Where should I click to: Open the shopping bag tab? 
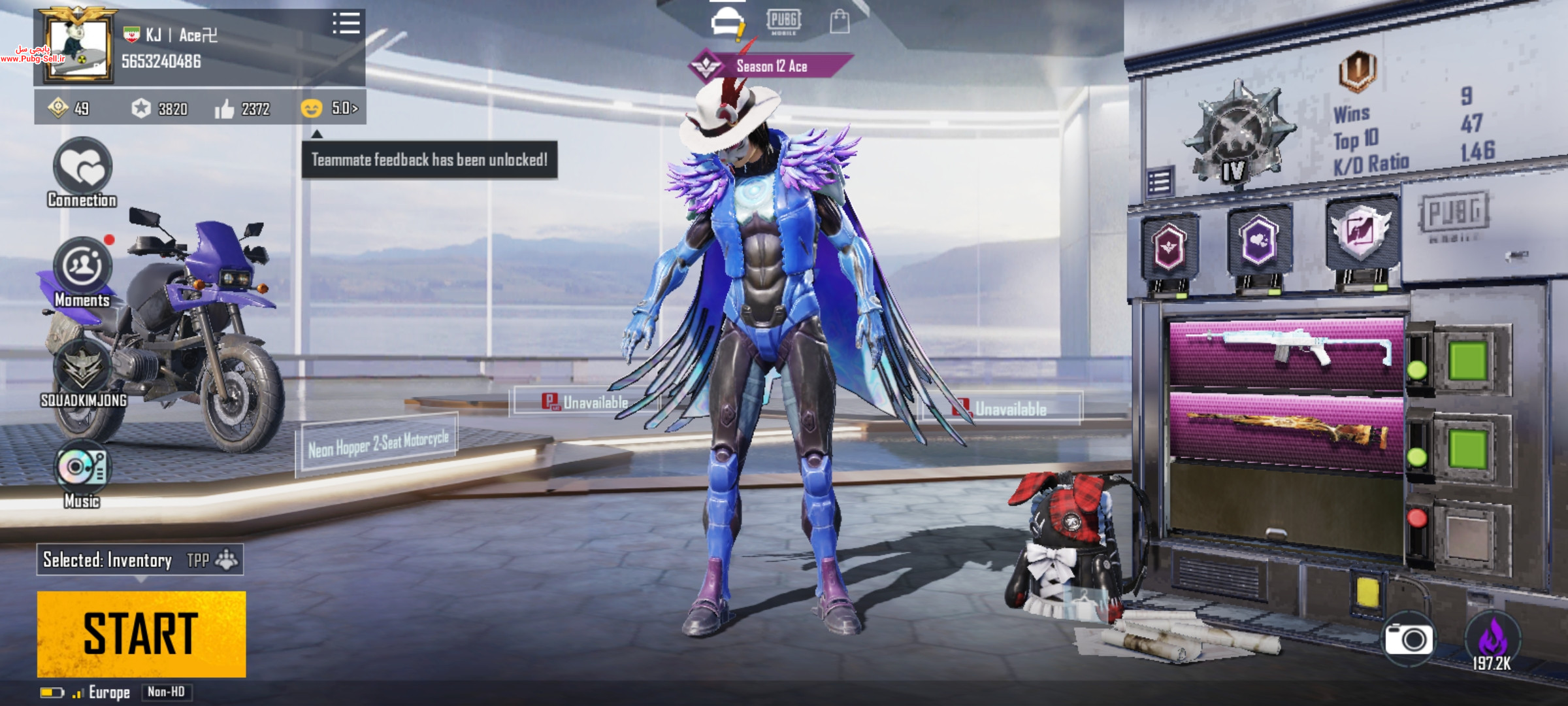tap(840, 22)
